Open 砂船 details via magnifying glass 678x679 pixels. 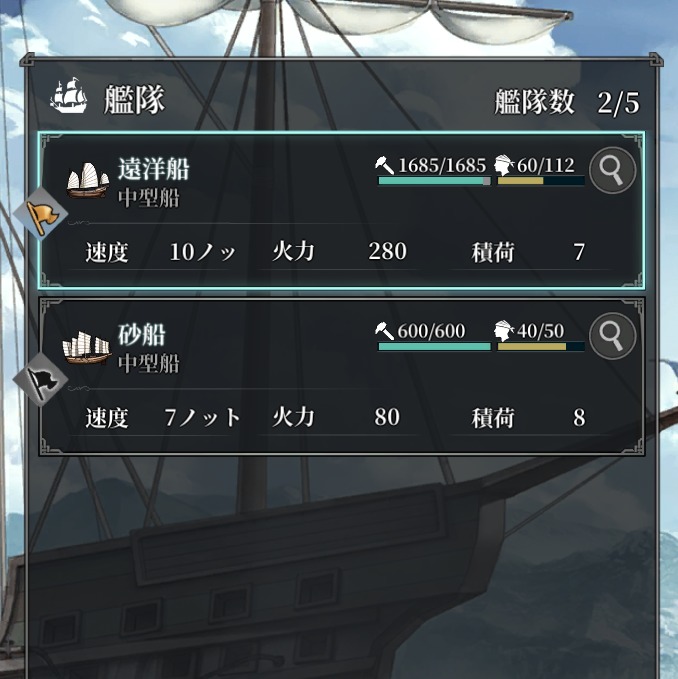613,336
